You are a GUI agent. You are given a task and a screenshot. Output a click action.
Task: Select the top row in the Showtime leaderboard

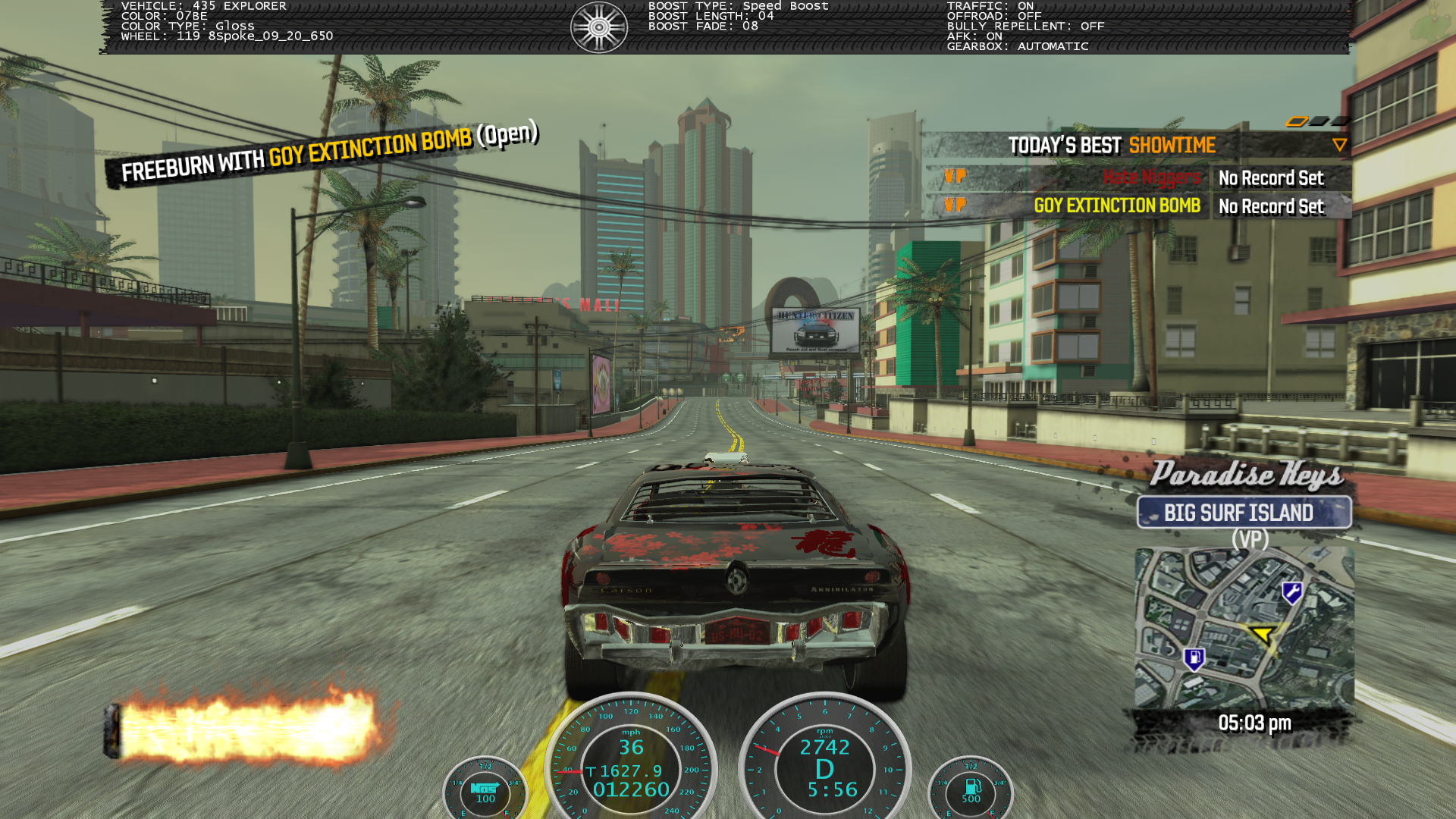pyautogui.click(x=1137, y=177)
